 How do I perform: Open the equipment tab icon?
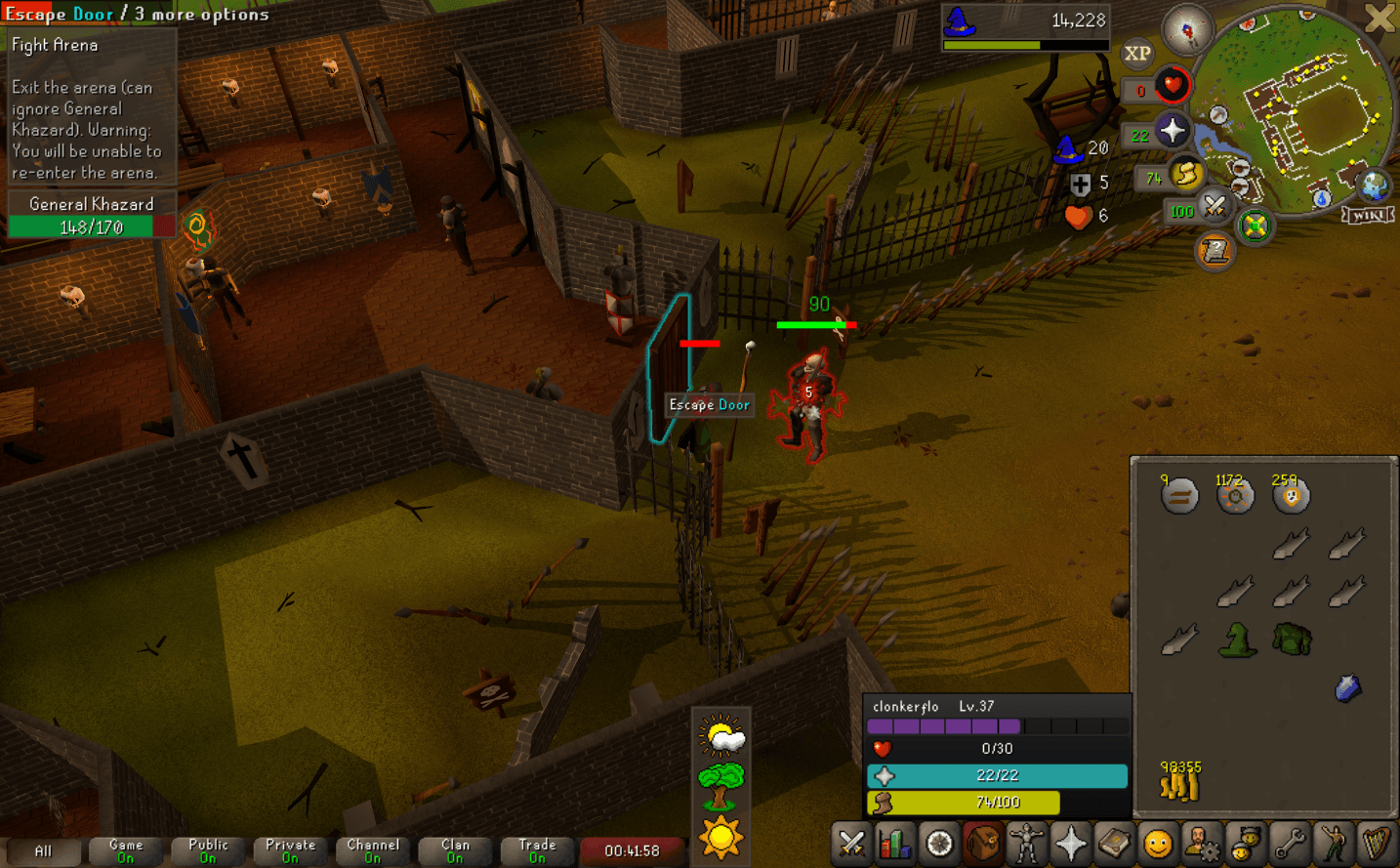point(1025,843)
